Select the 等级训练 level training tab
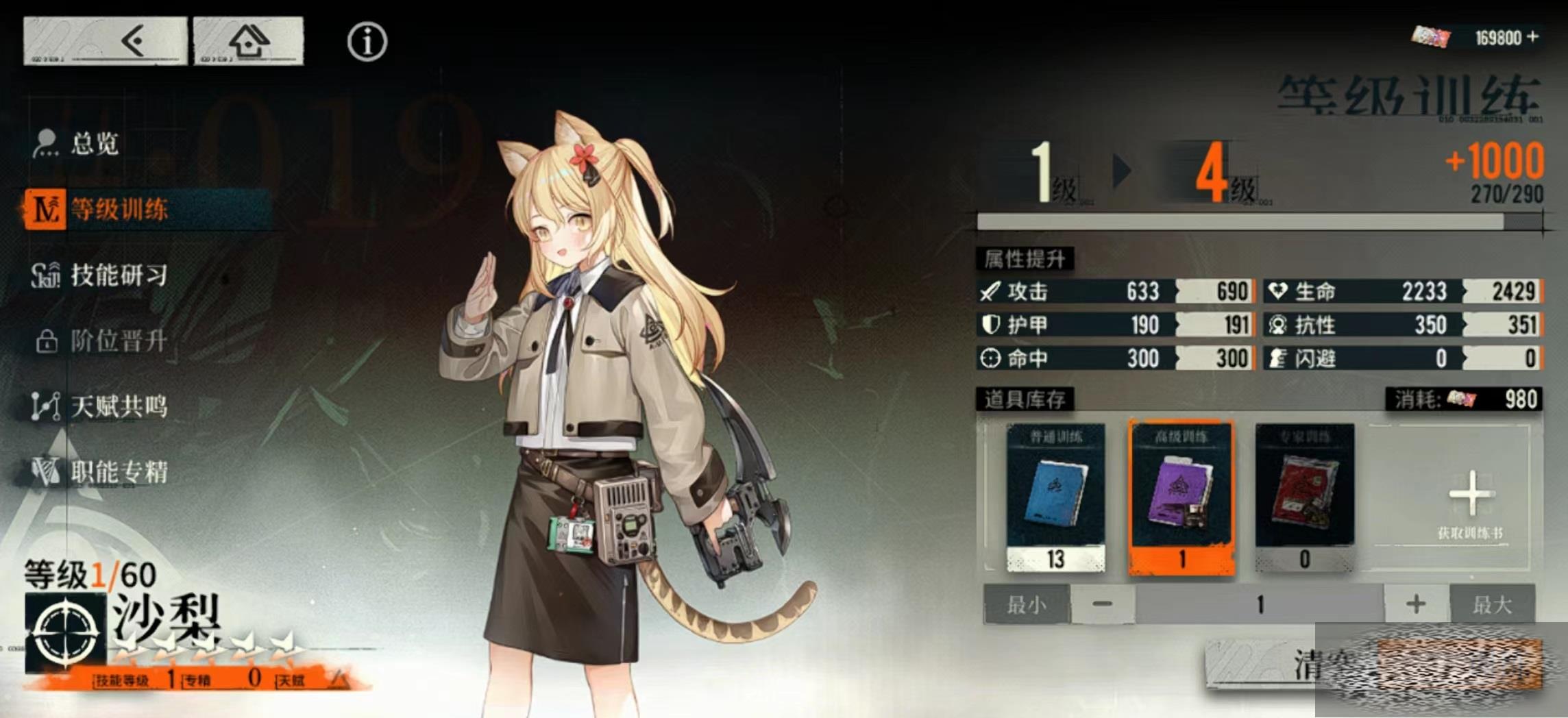 point(119,210)
